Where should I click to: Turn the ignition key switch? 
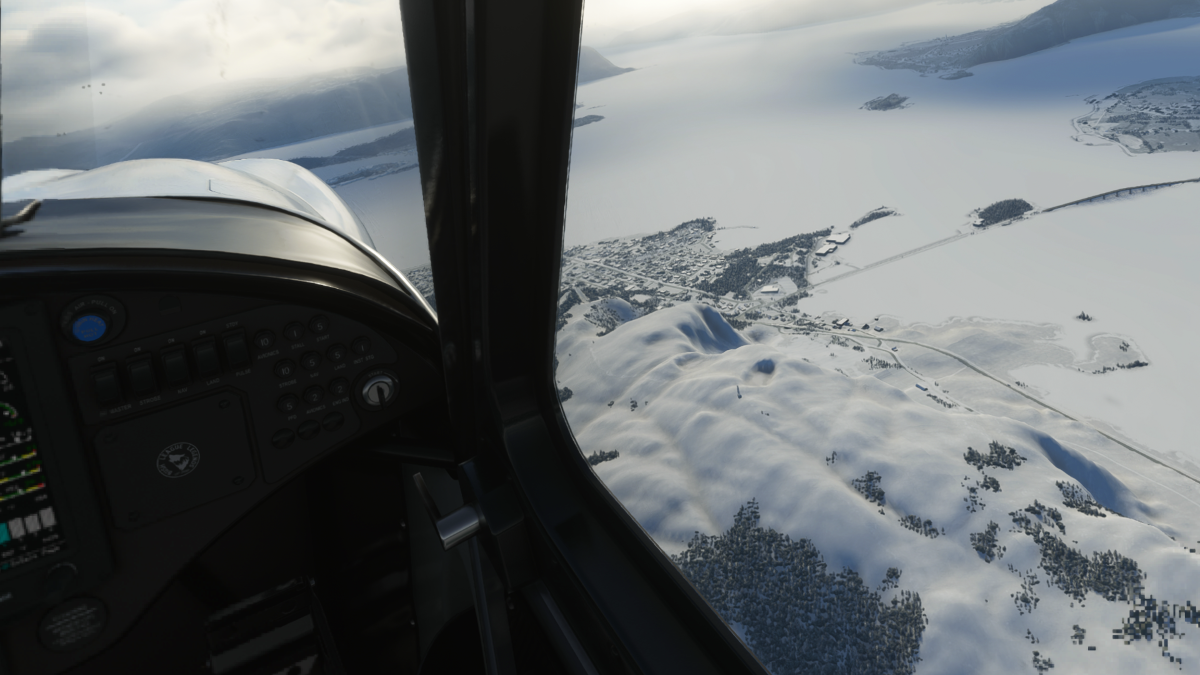click(378, 390)
